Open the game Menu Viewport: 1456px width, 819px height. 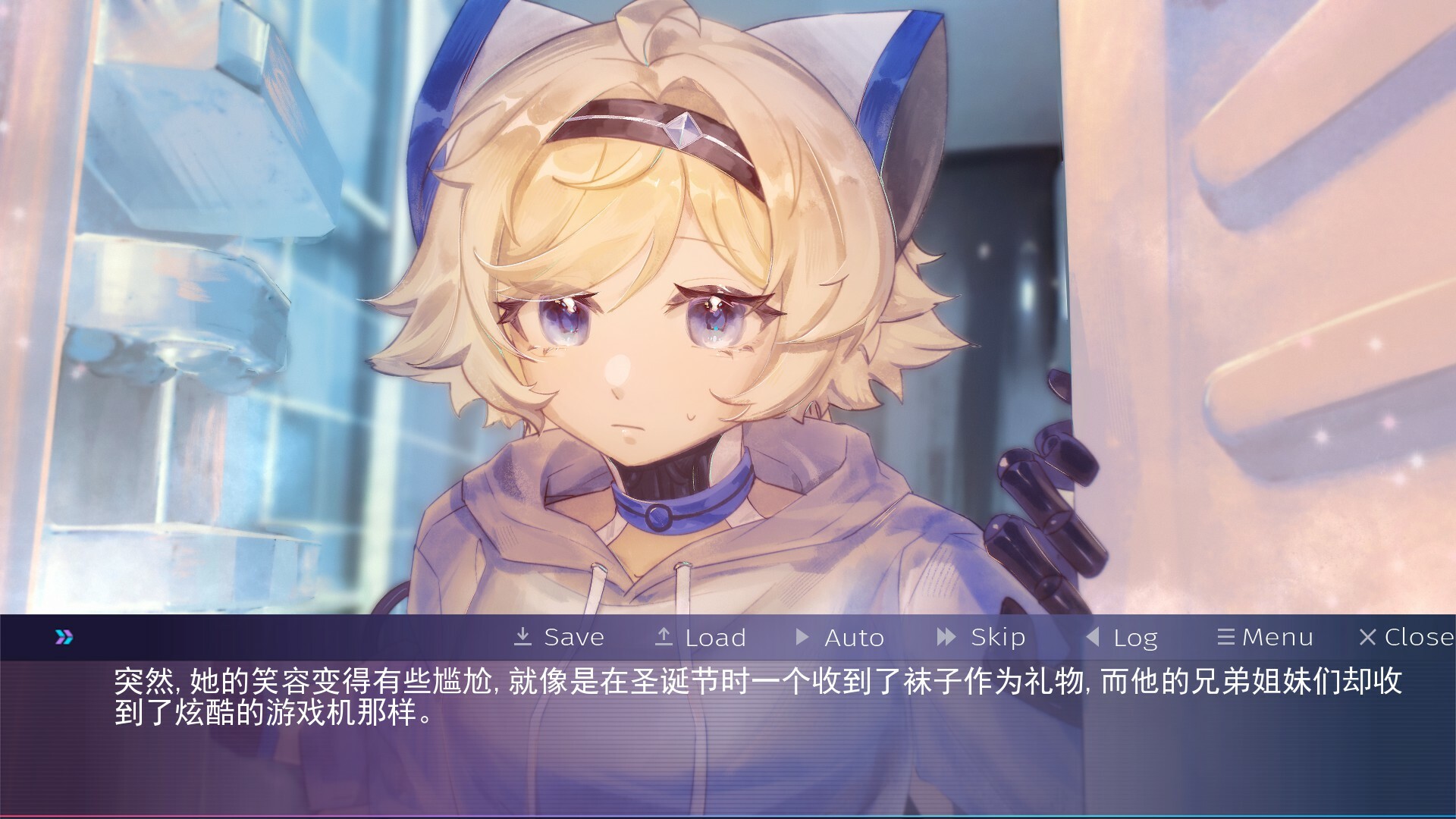[x=1265, y=637]
